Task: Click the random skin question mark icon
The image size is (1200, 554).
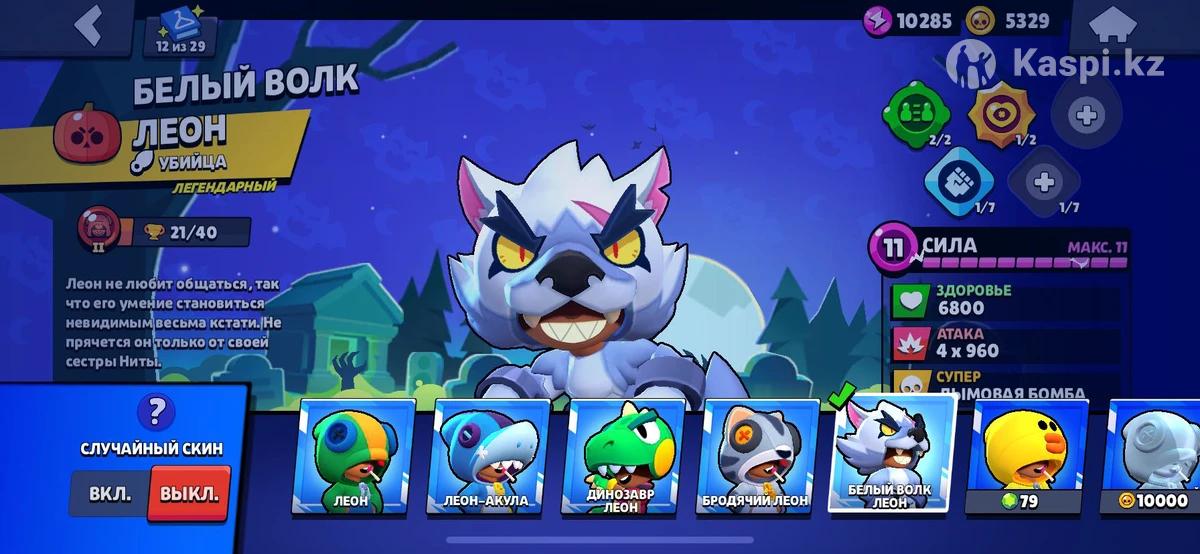Action: tap(154, 411)
